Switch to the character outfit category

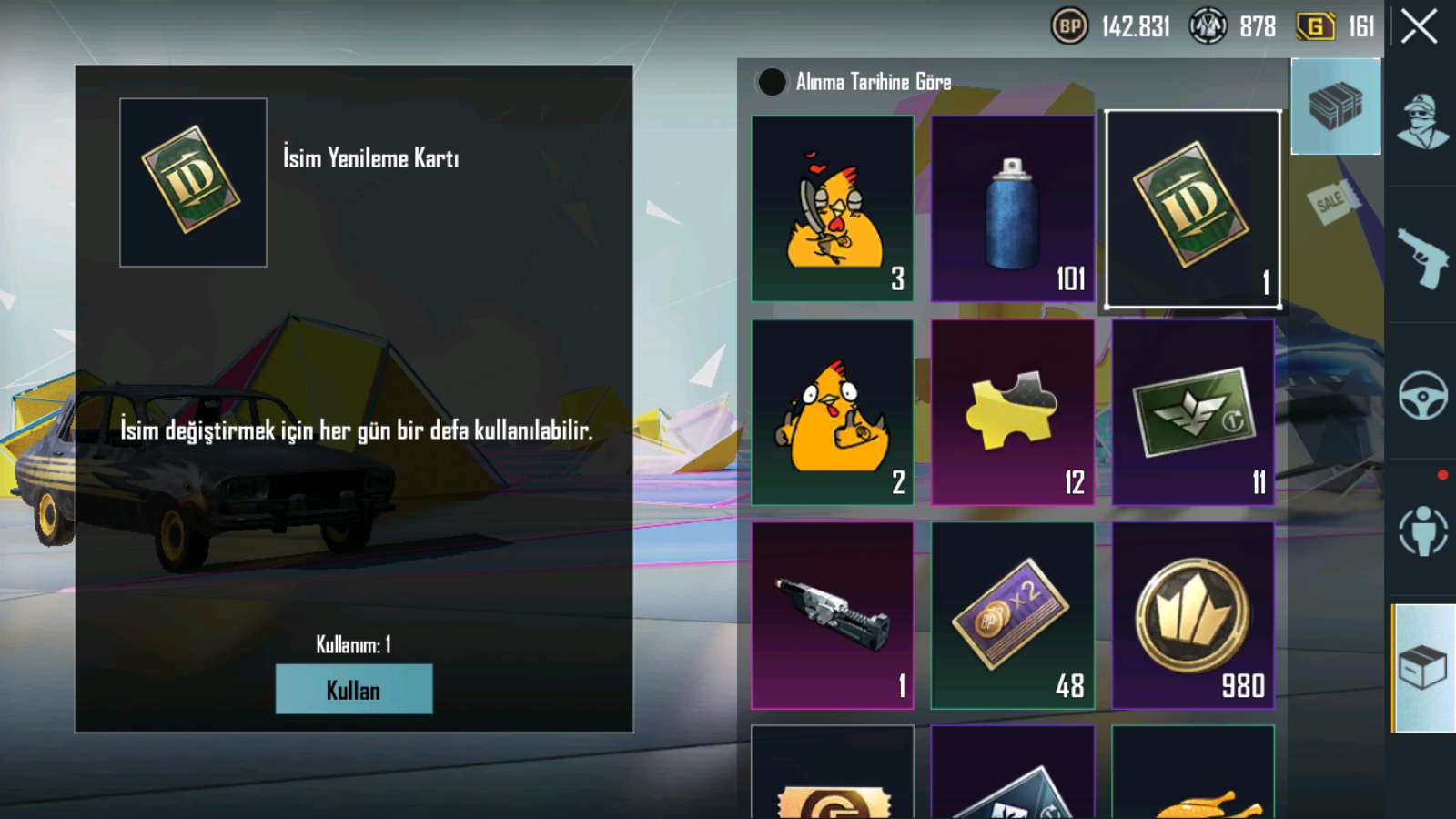tap(1422, 120)
